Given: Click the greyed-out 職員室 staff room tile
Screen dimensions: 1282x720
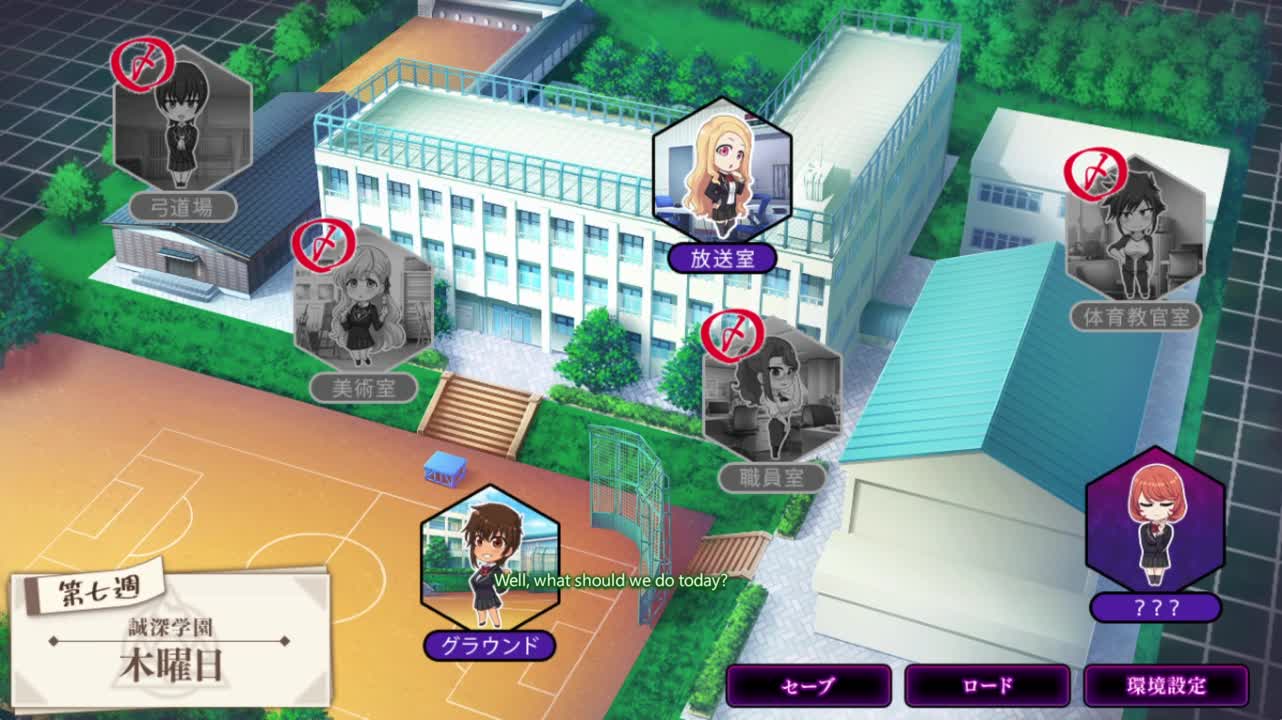Looking at the screenshot, I should (x=772, y=395).
